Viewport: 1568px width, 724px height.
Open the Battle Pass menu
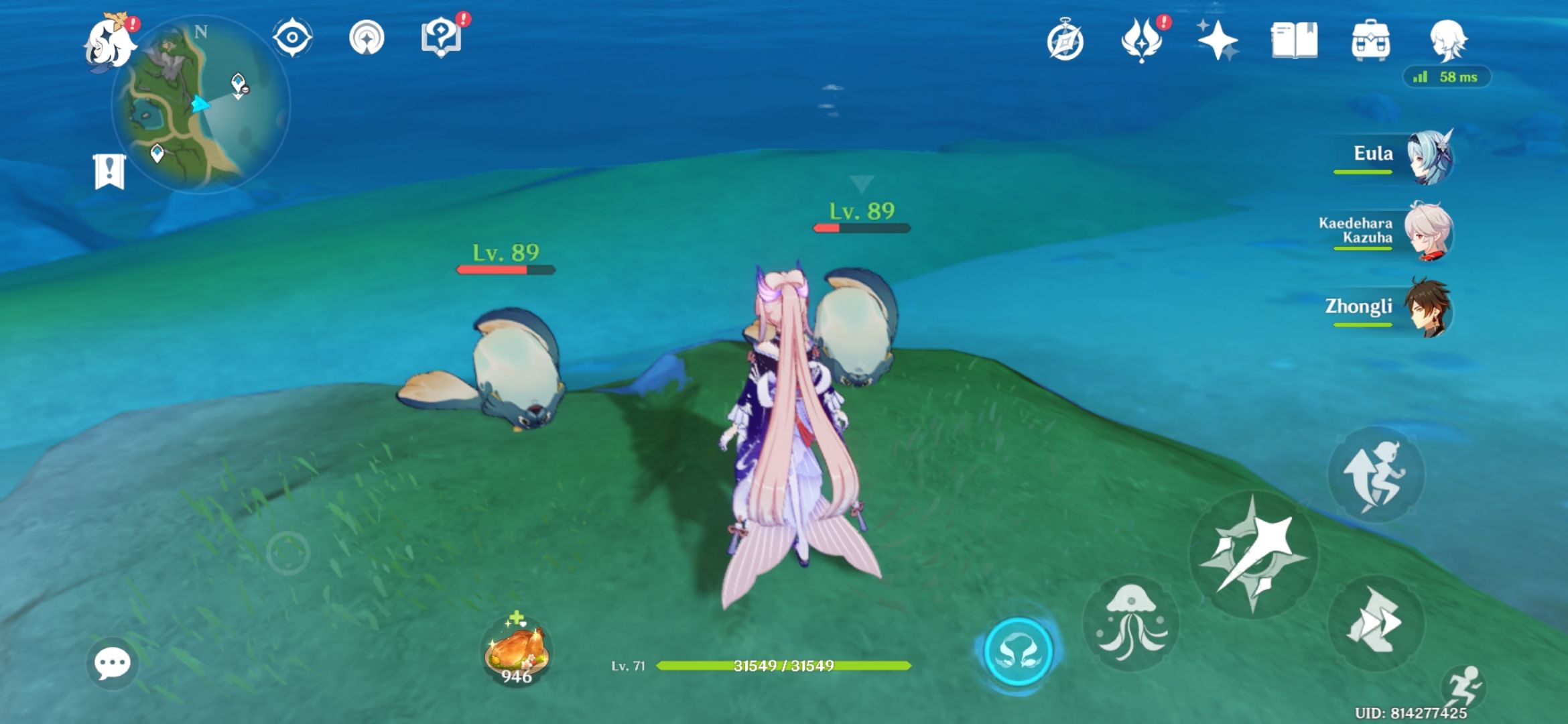pyautogui.click(x=1142, y=42)
